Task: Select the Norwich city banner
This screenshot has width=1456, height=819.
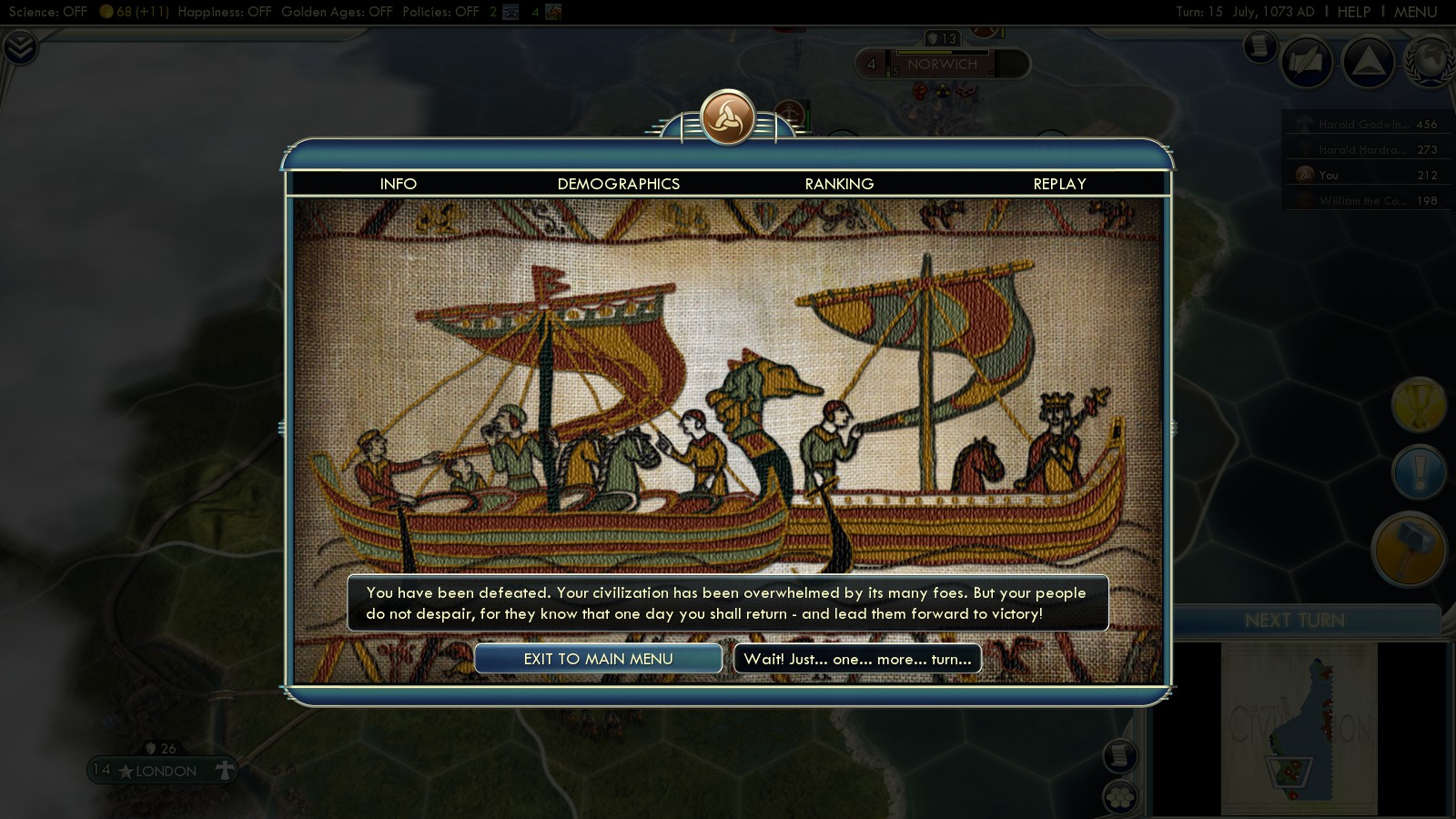Action: pyautogui.click(x=942, y=65)
